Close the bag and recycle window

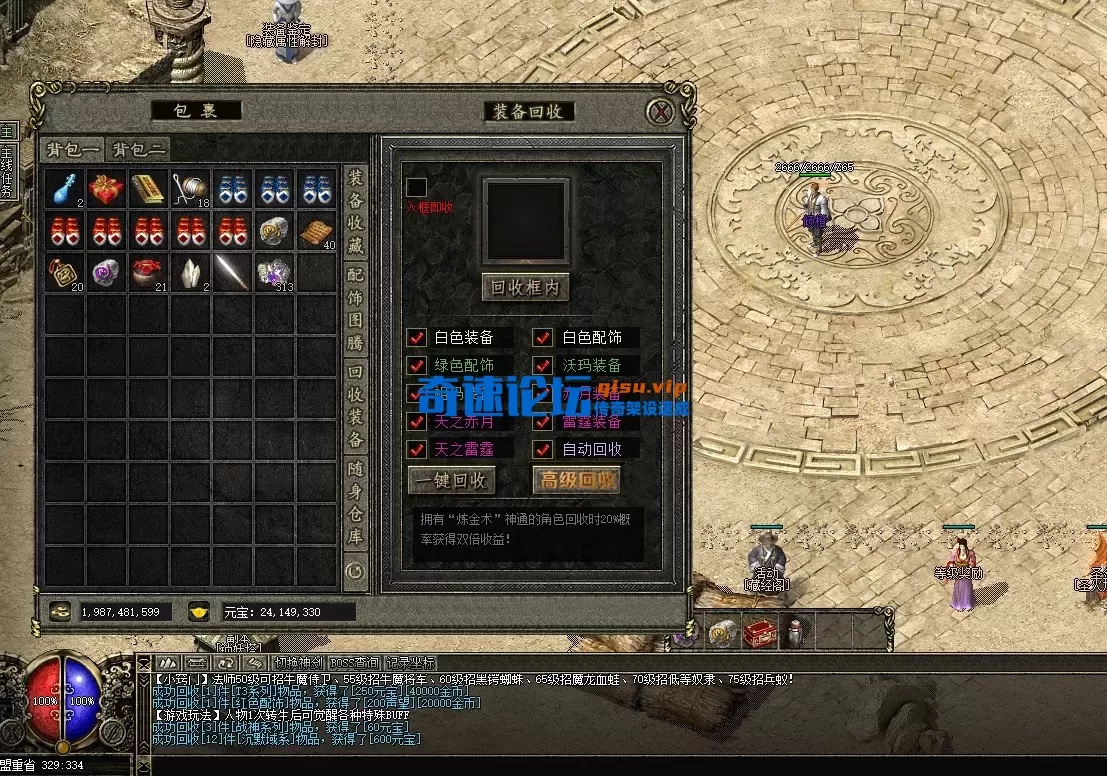click(x=660, y=112)
